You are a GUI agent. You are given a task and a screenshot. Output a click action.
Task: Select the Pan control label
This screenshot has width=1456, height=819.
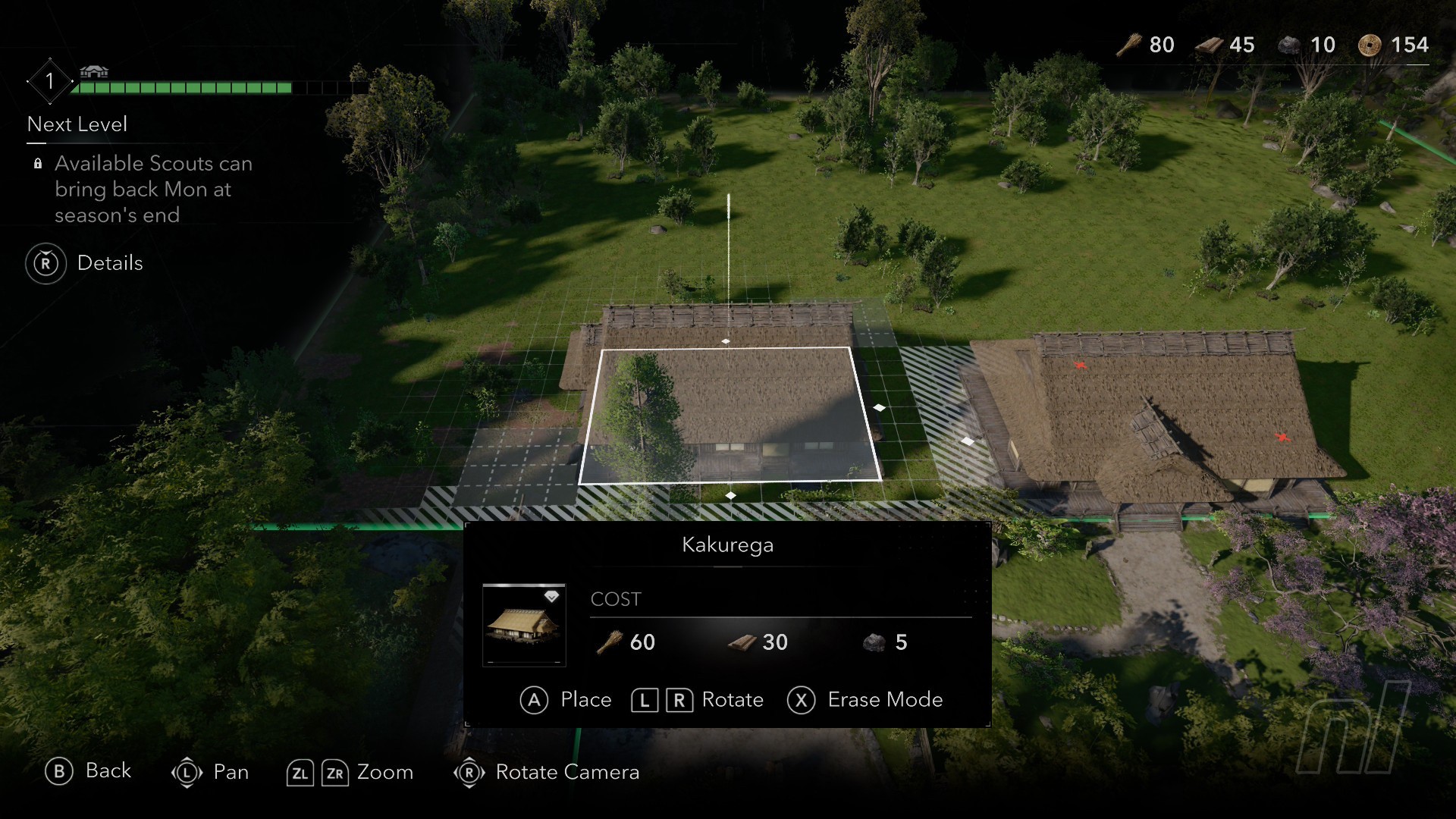coord(231,772)
